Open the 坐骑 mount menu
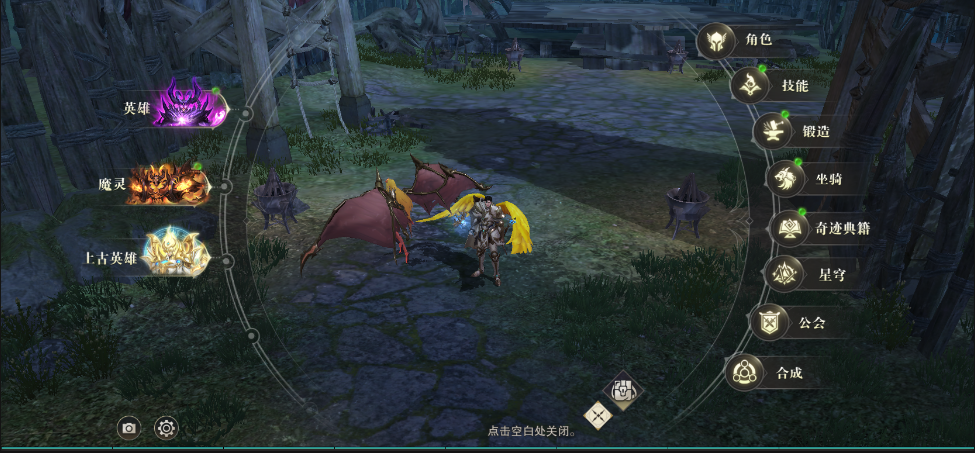Image resolution: width=975 pixels, height=453 pixels. click(785, 179)
